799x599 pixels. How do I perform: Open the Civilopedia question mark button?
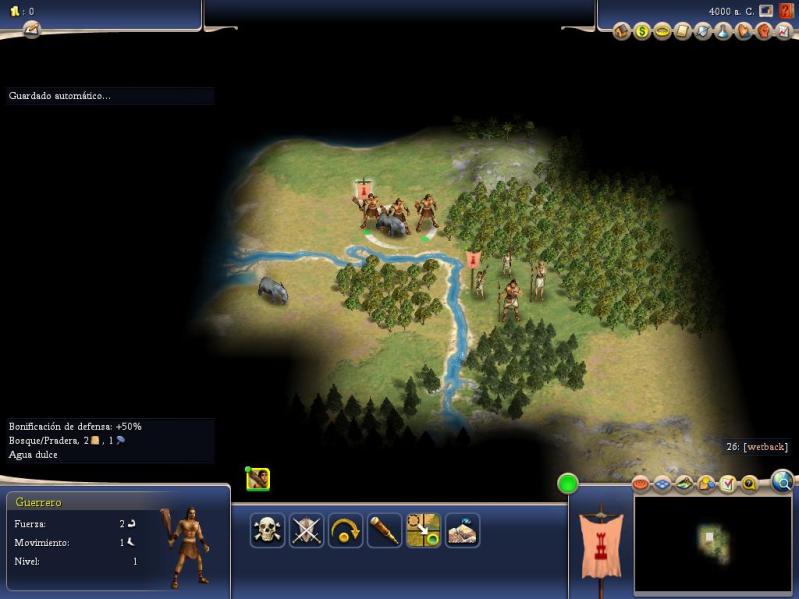[x=786, y=11]
